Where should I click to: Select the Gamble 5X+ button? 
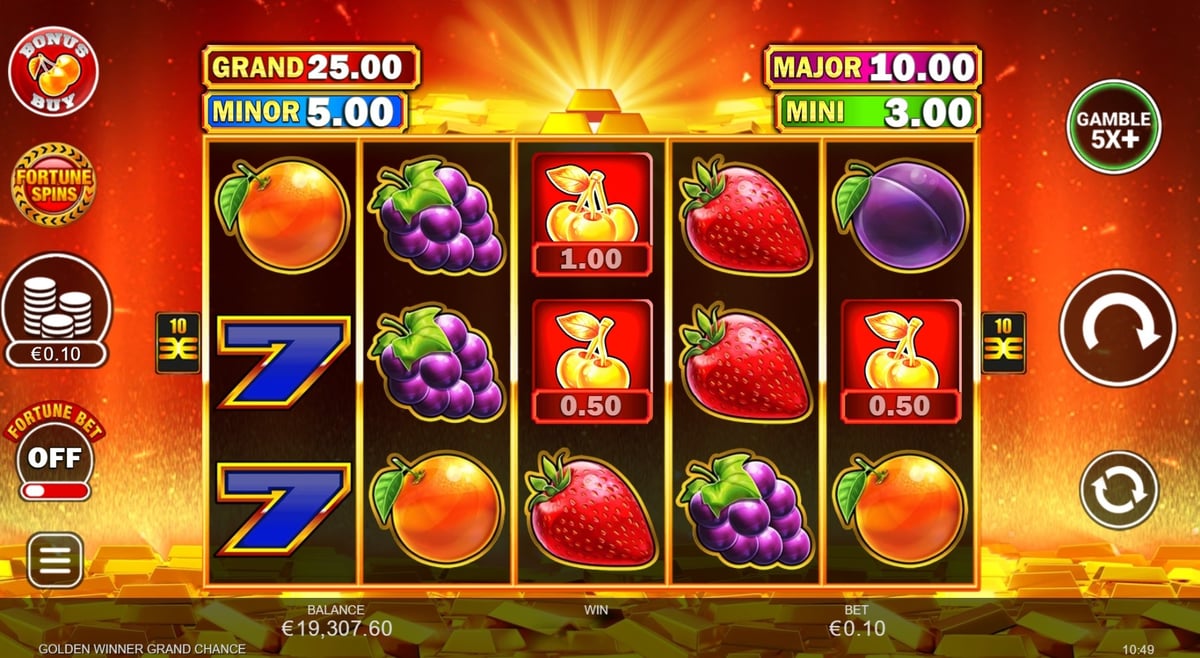[1113, 127]
